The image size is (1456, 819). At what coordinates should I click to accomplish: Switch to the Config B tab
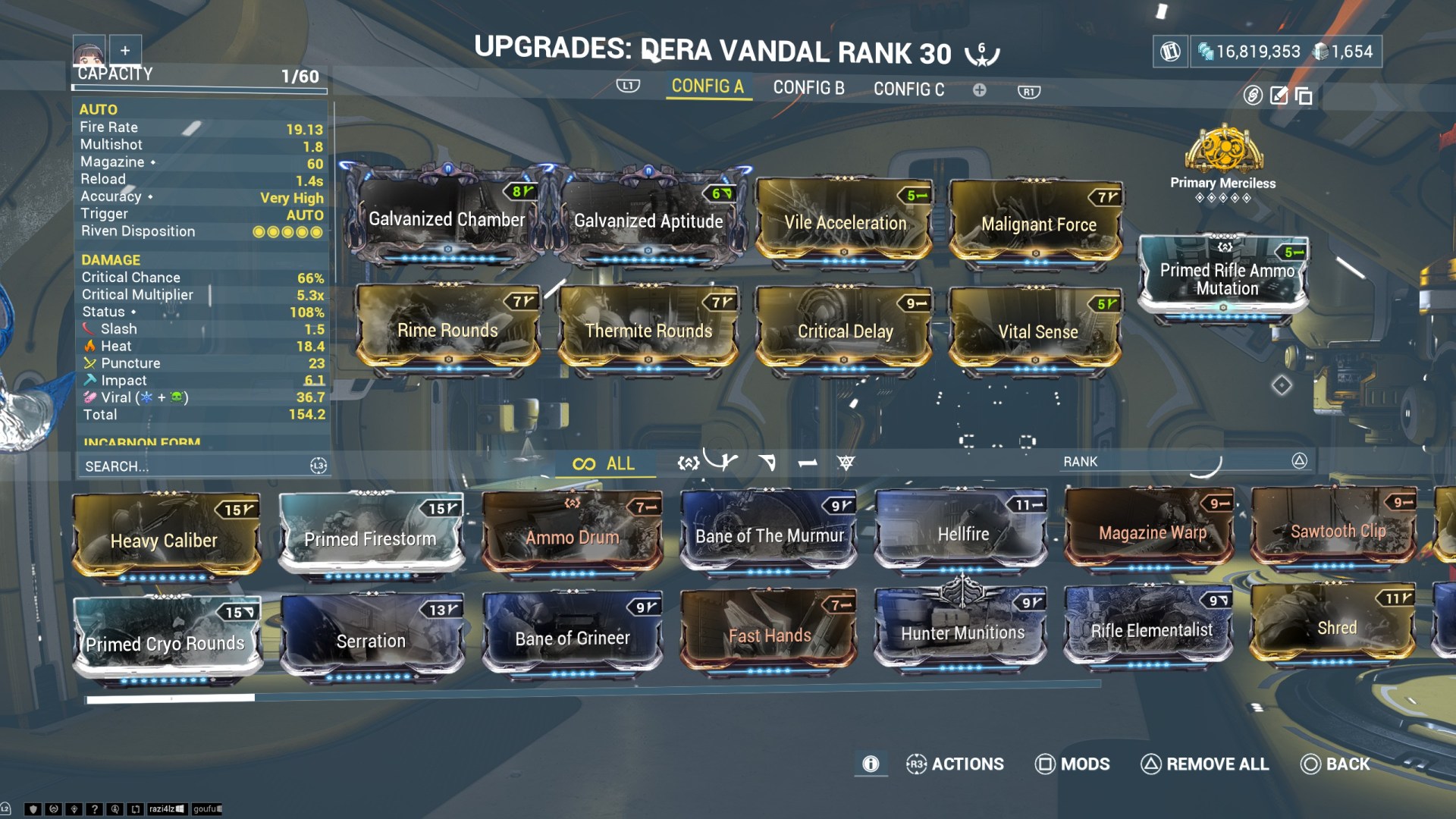(x=807, y=89)
